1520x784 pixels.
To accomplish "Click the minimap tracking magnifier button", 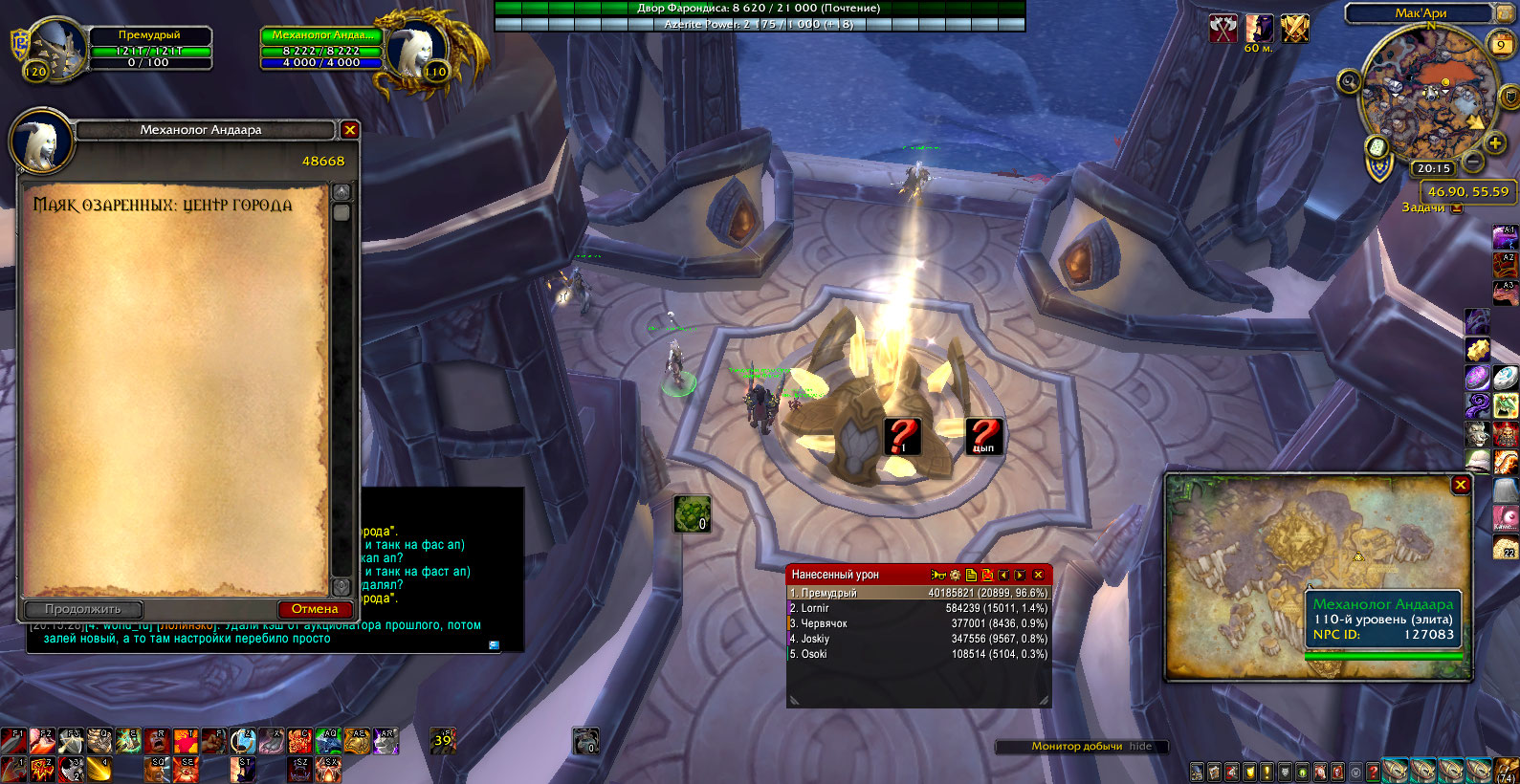I will click(x=1349, y=81).
